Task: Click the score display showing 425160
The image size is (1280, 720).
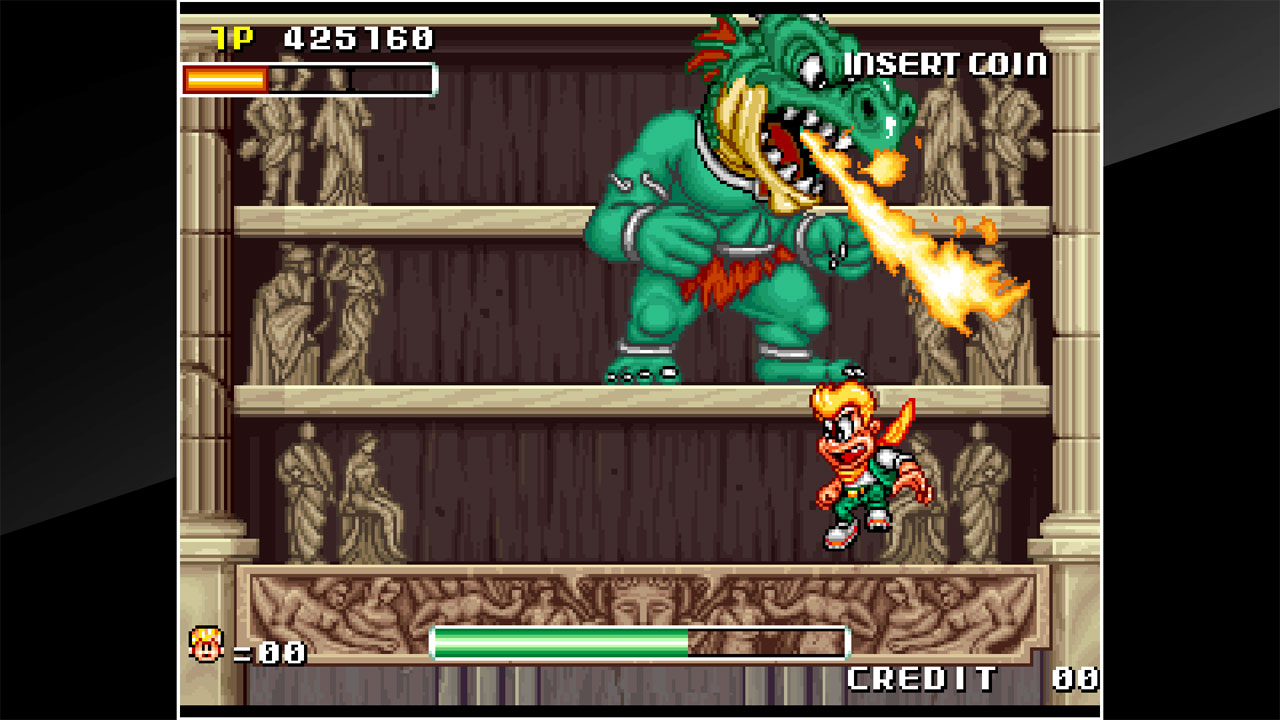Action: (360, 36)
